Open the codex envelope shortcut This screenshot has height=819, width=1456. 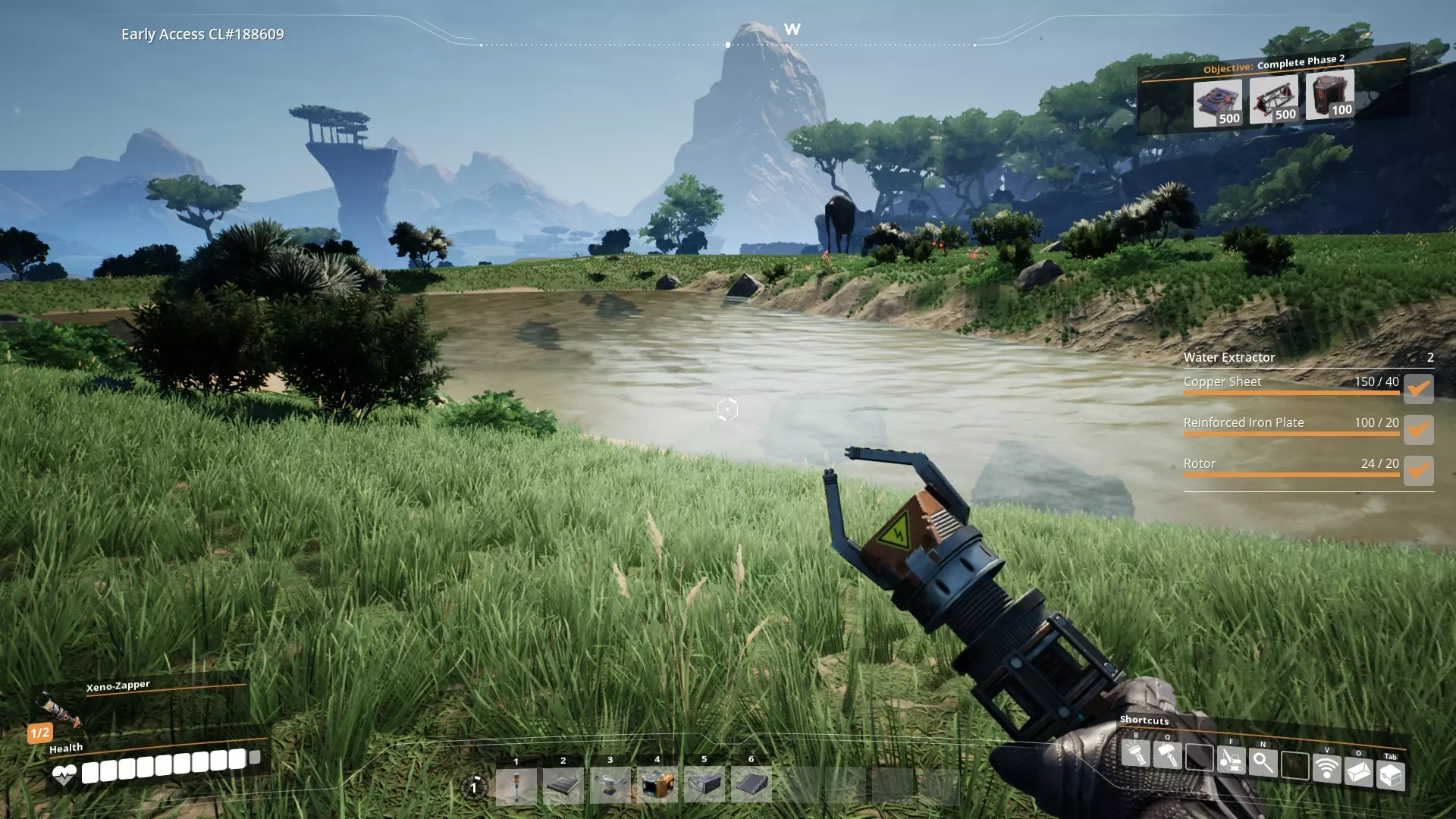click(1358, 771)
